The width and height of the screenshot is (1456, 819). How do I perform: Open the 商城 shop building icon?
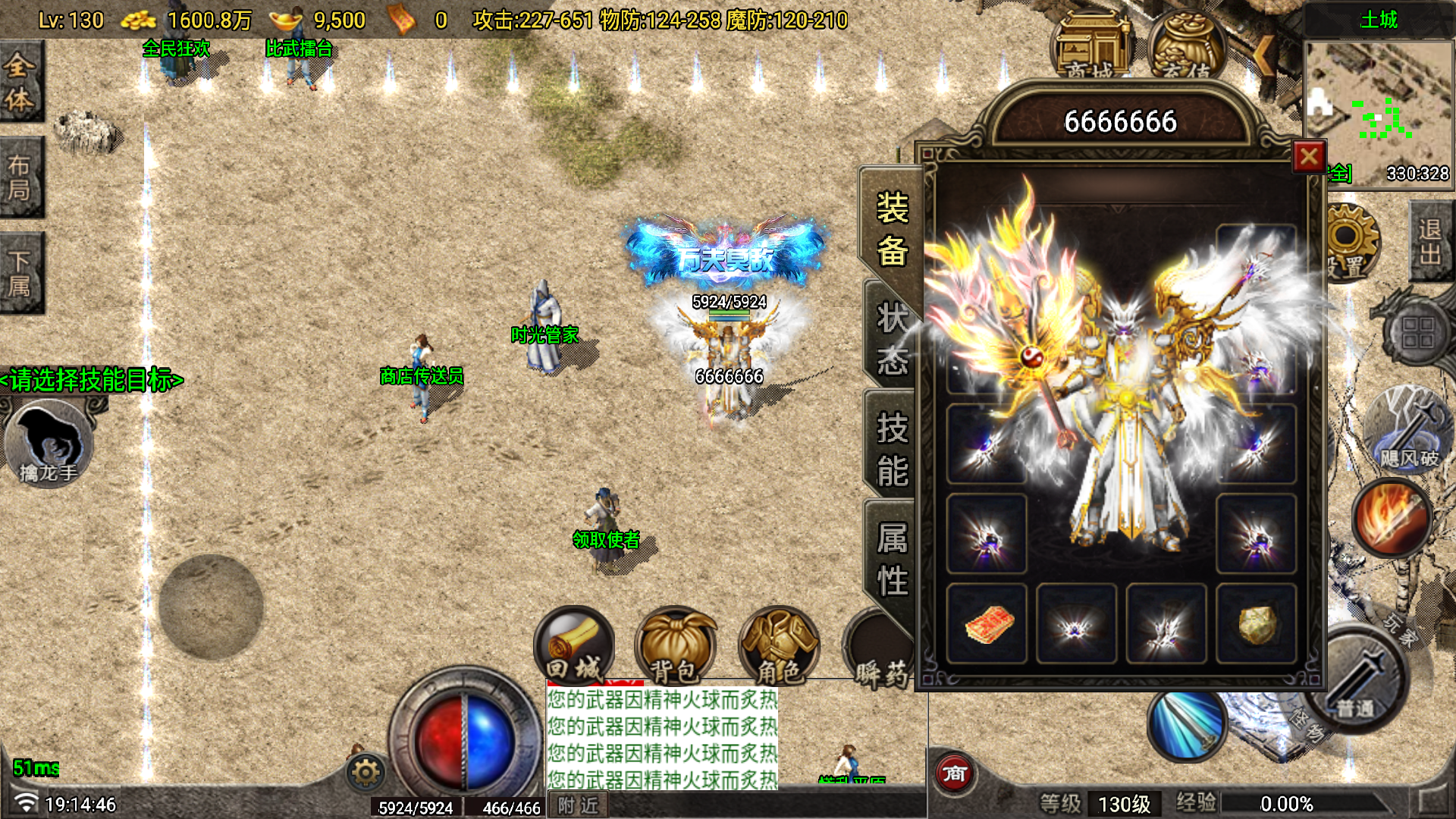(x=1090, y=49)
